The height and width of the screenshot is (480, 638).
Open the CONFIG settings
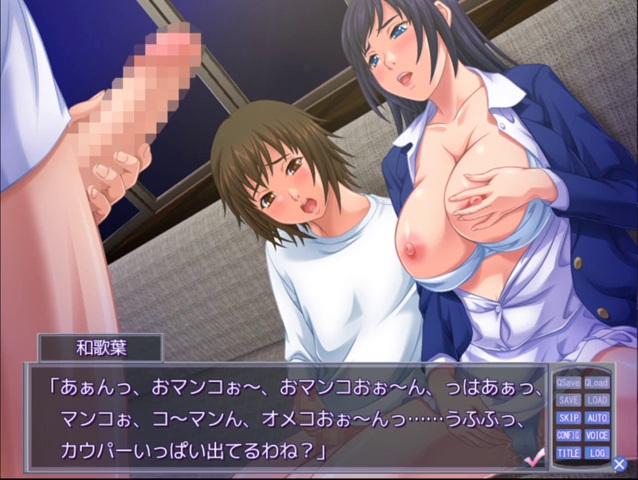point(568,435)
